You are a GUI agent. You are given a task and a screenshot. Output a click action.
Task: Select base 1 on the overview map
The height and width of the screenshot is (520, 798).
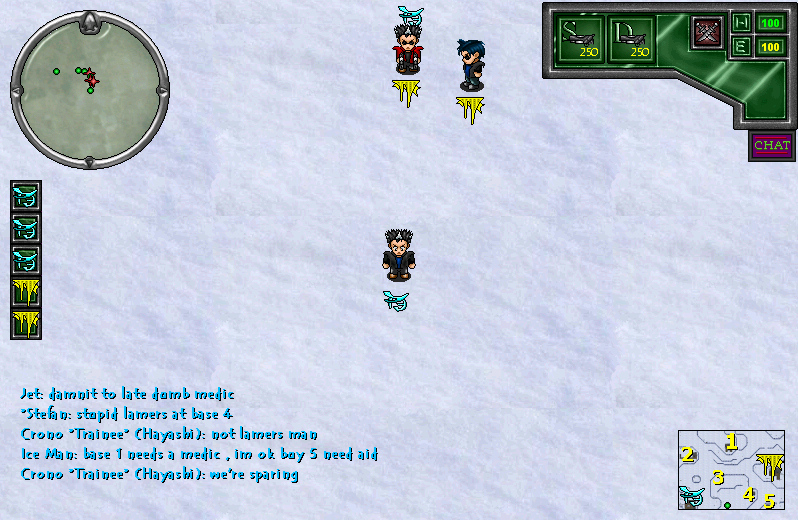pos(731,441)
